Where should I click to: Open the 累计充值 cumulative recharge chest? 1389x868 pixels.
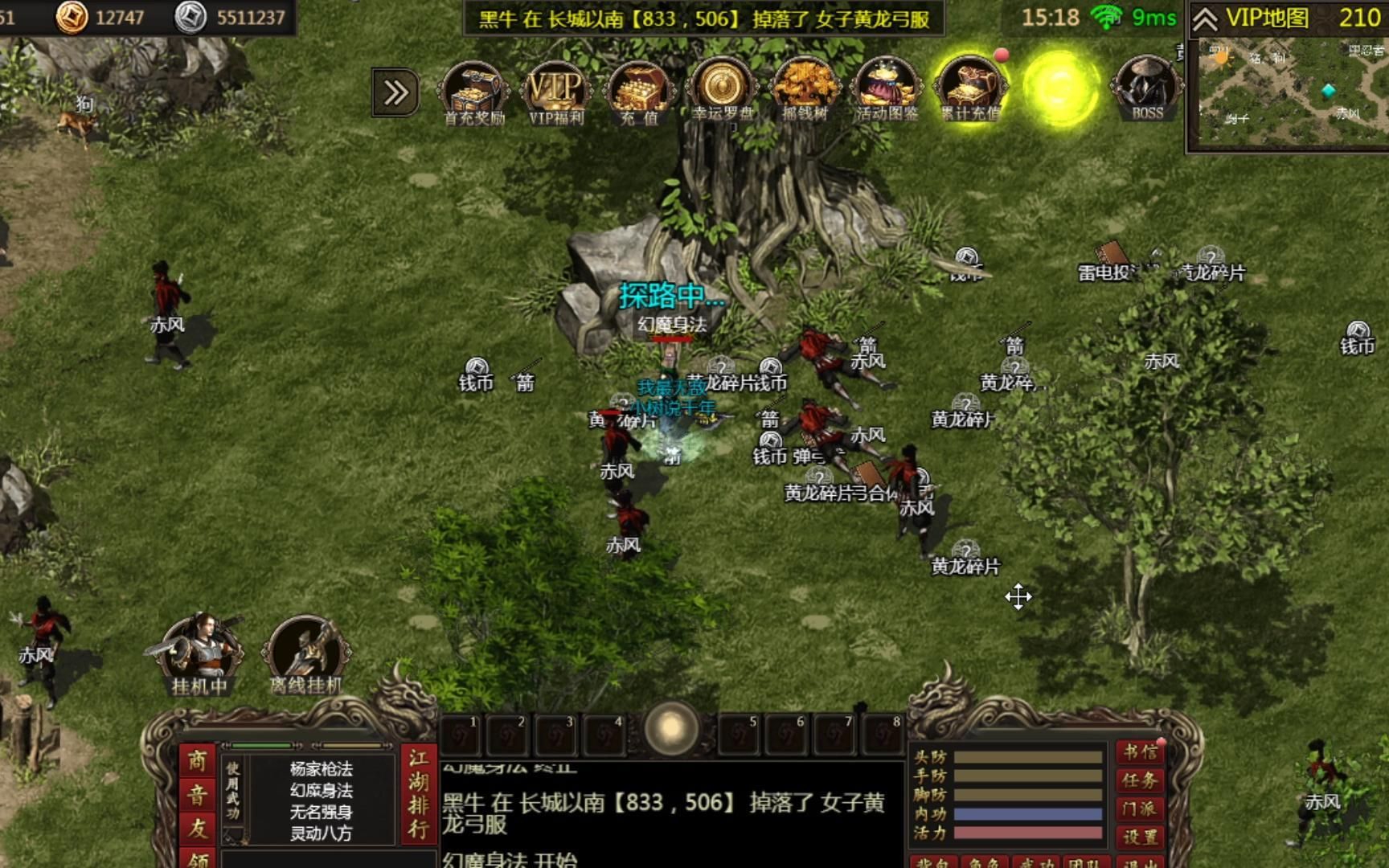pyautogui.click(x=969, y=91)
